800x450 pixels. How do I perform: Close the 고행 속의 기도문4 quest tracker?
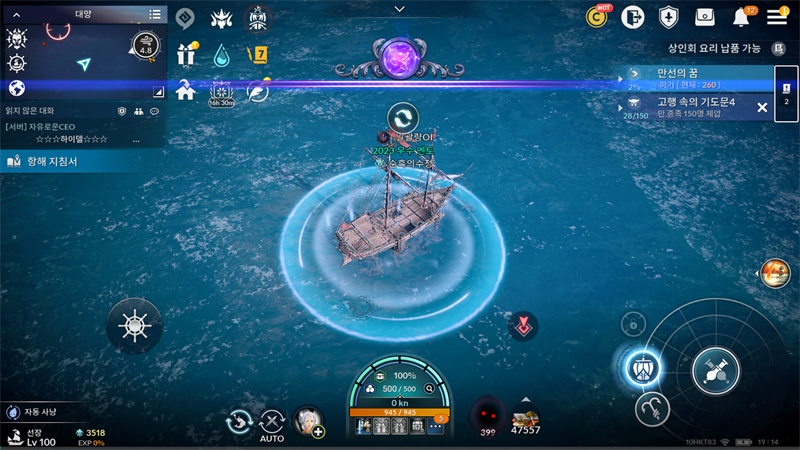coord(762,107)
